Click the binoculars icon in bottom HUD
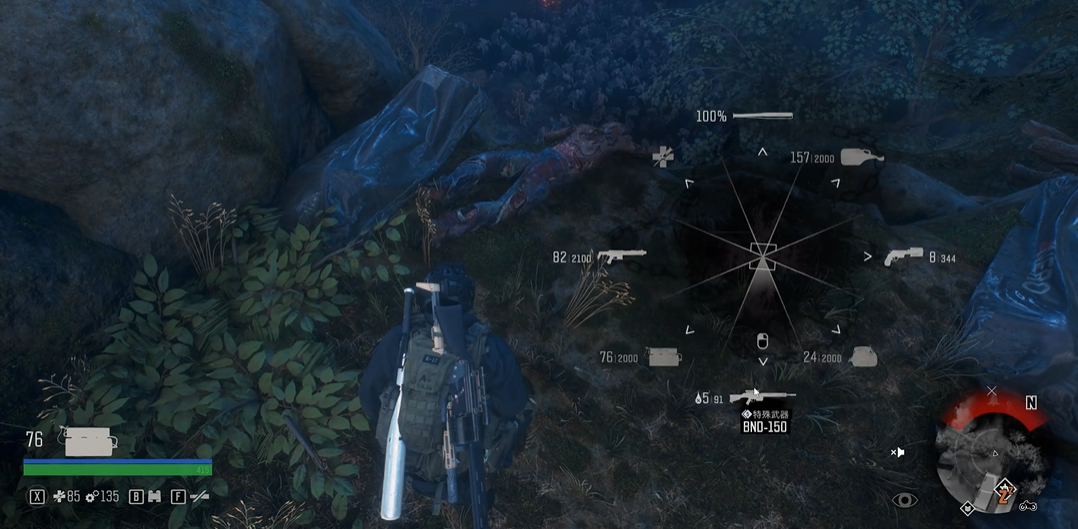 click(154, 496)
